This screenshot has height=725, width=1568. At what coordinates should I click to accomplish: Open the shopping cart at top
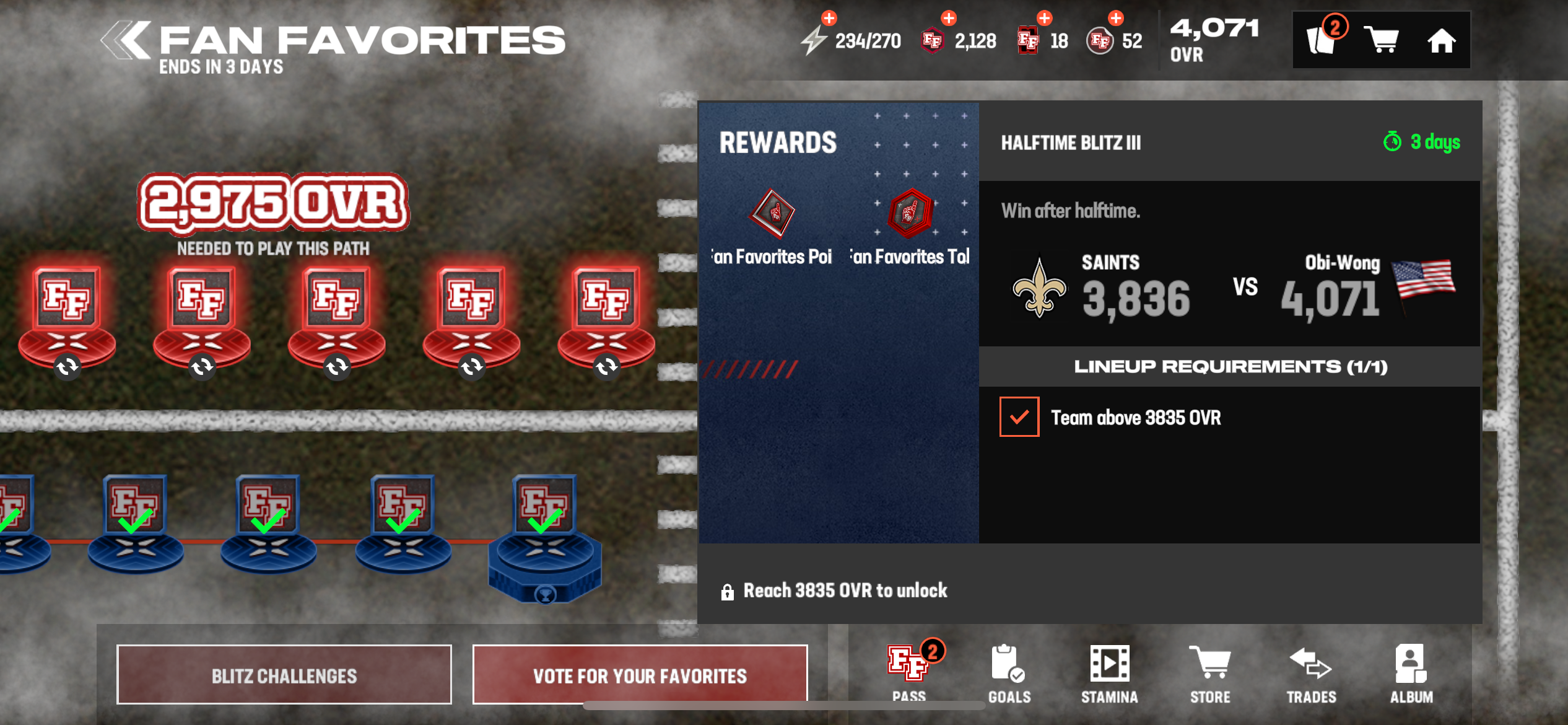point(1382,42)
